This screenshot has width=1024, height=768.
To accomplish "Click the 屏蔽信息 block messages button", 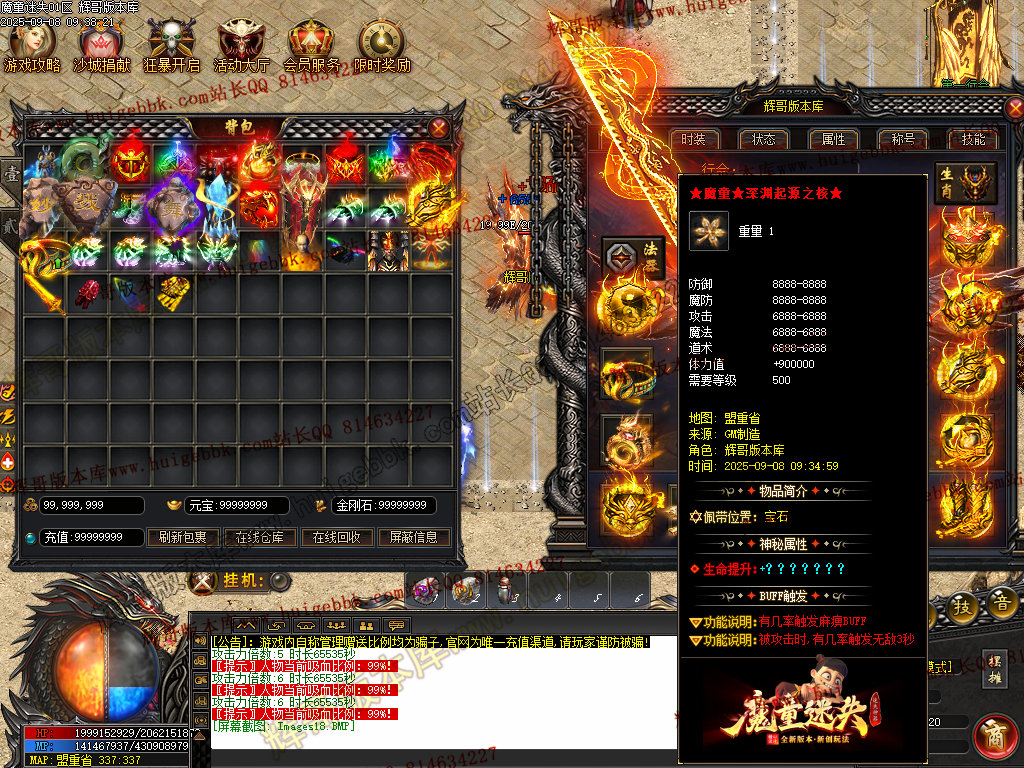I will tap(413, 537).
